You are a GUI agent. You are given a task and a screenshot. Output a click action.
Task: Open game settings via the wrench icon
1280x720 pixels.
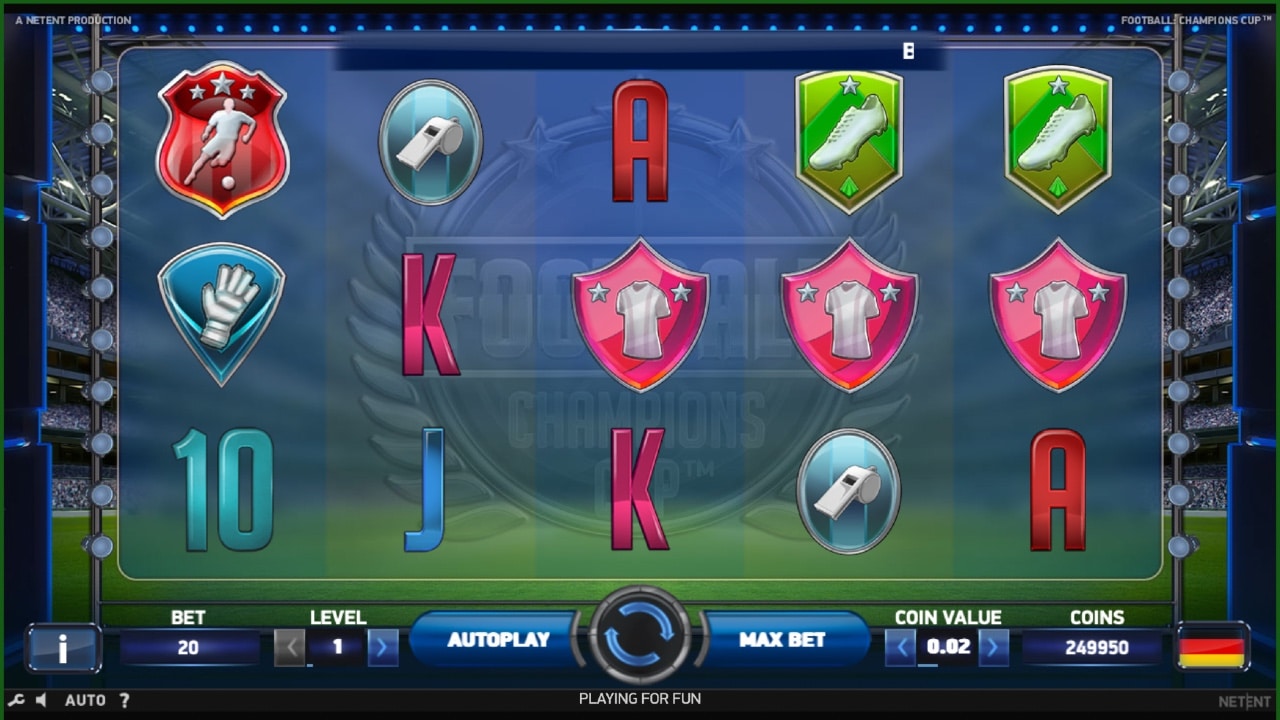coord(17,700)
